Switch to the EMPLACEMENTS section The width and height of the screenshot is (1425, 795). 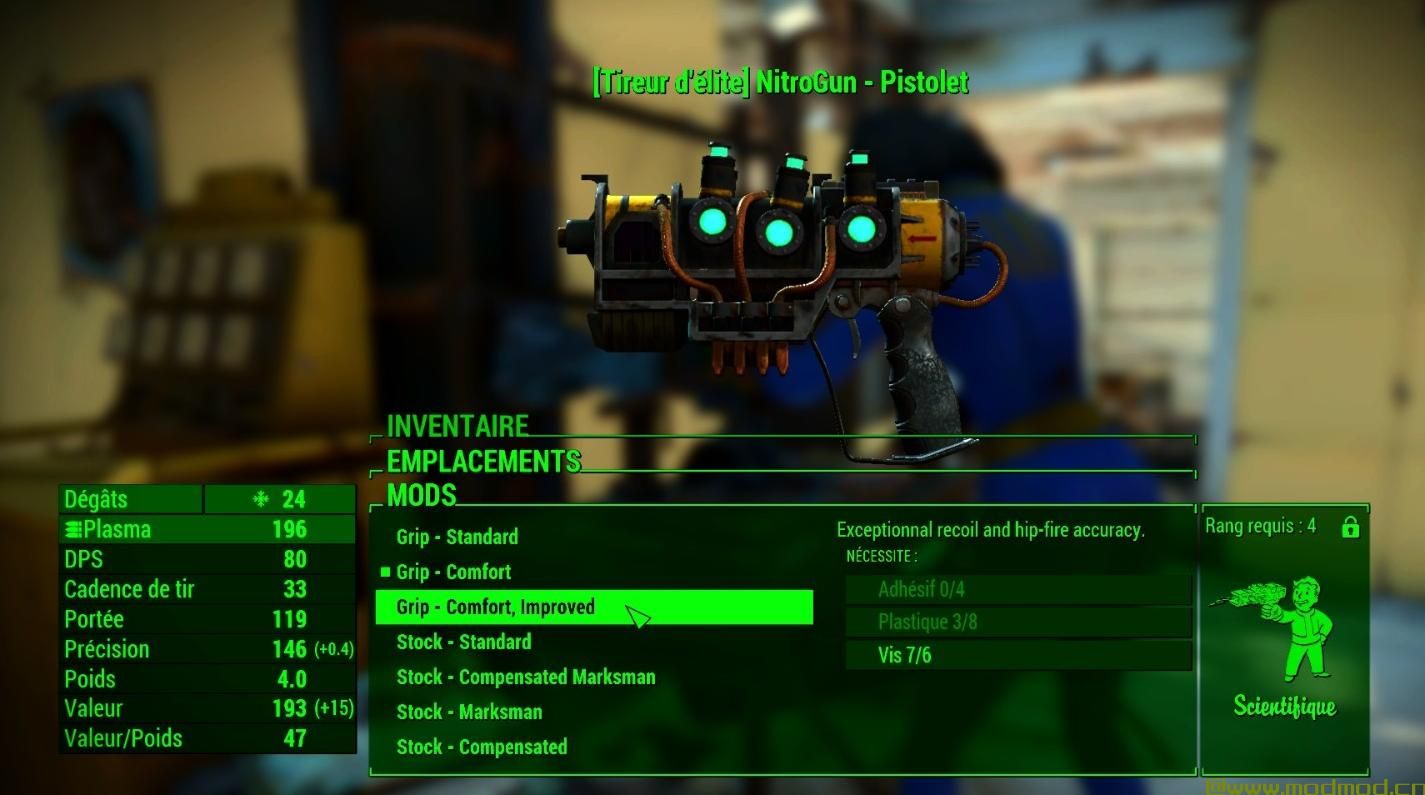tap(483, 461)
